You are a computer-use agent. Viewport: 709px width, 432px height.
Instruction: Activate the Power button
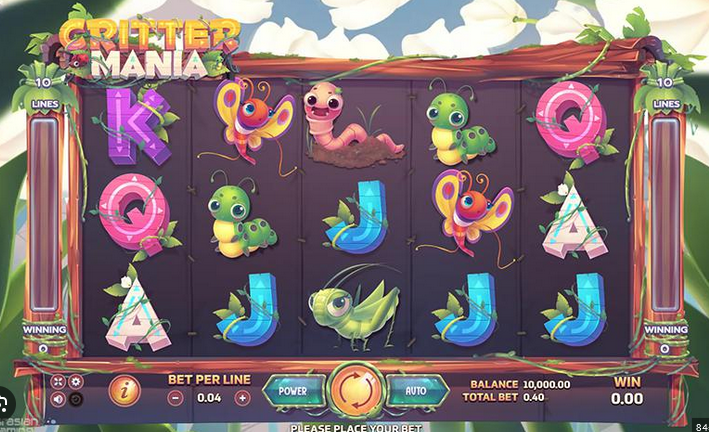(x=294, y=389)
